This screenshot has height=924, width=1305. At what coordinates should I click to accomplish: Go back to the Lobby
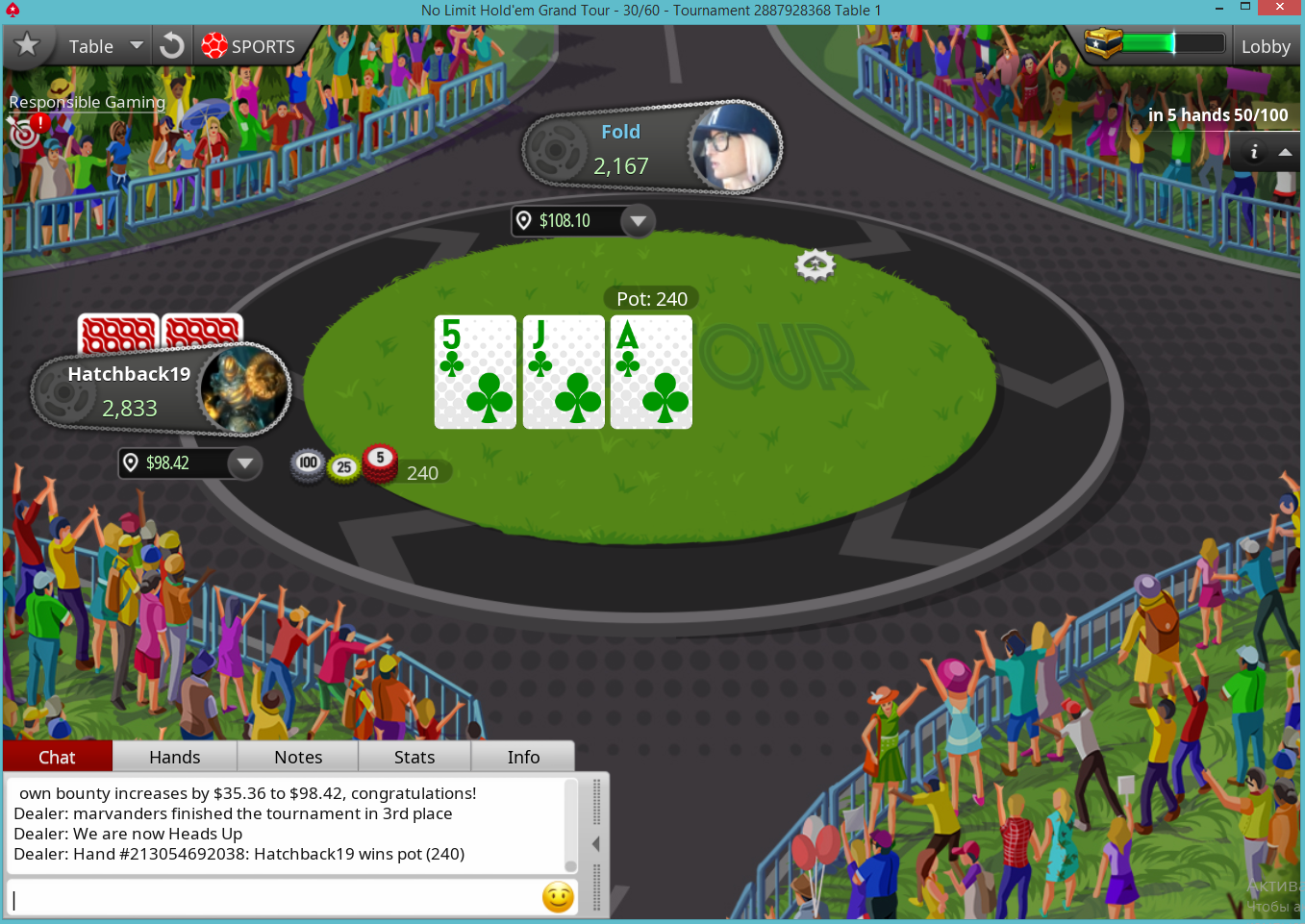click(1265, 46)
